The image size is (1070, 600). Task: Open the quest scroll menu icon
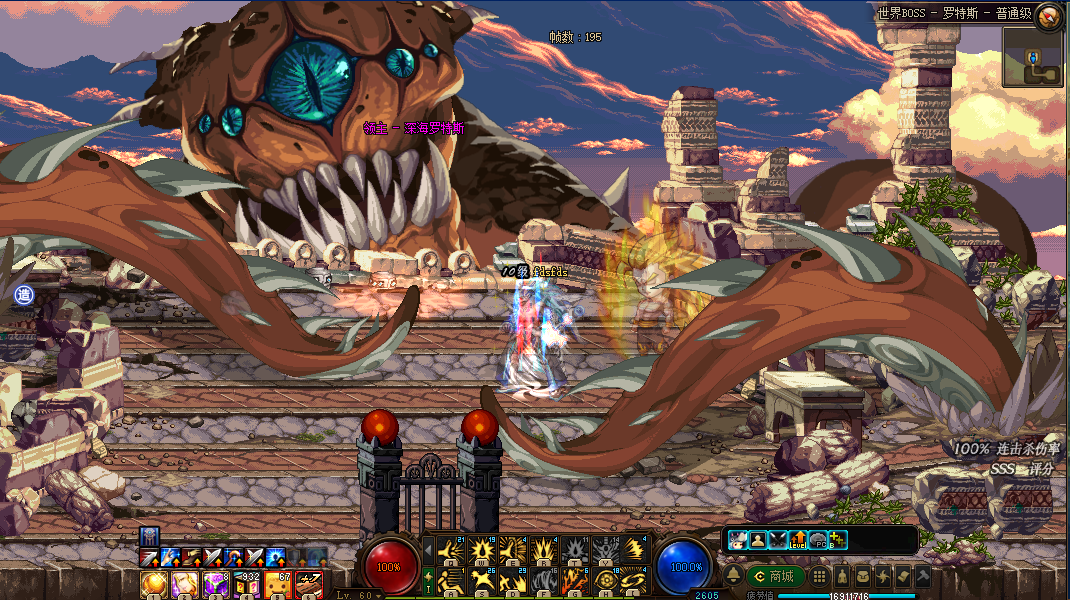point(903,577)
